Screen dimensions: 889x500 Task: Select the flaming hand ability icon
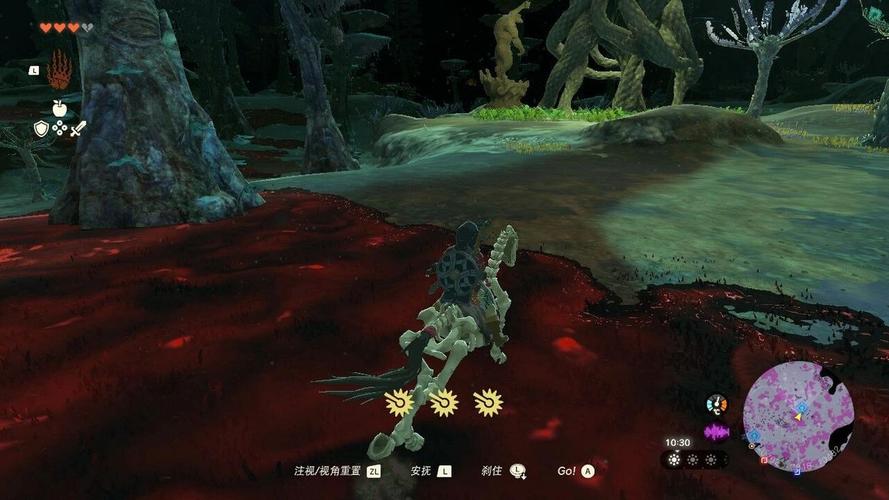(60, 70)
